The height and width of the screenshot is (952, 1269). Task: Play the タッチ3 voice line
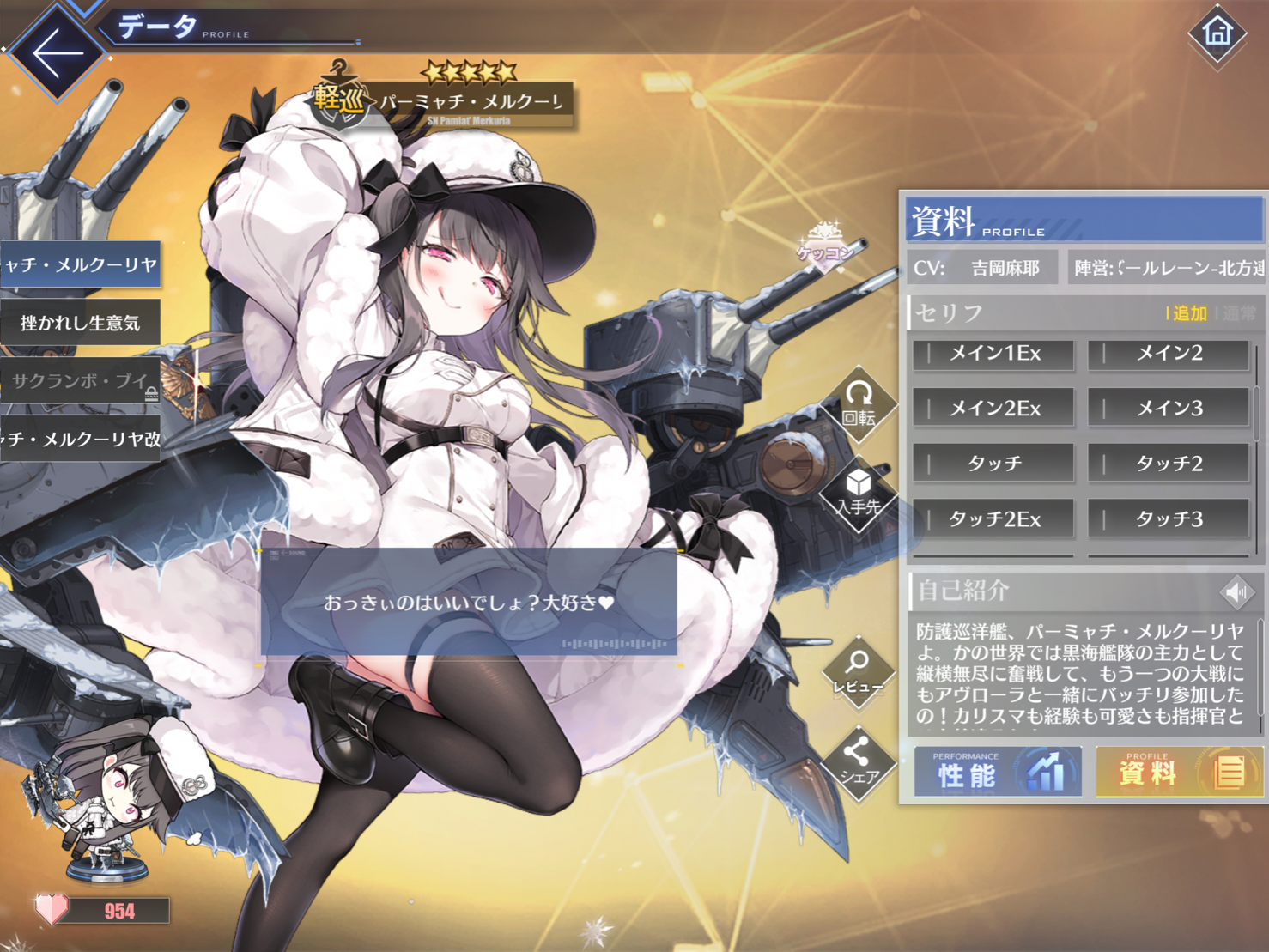(1168, 518)
